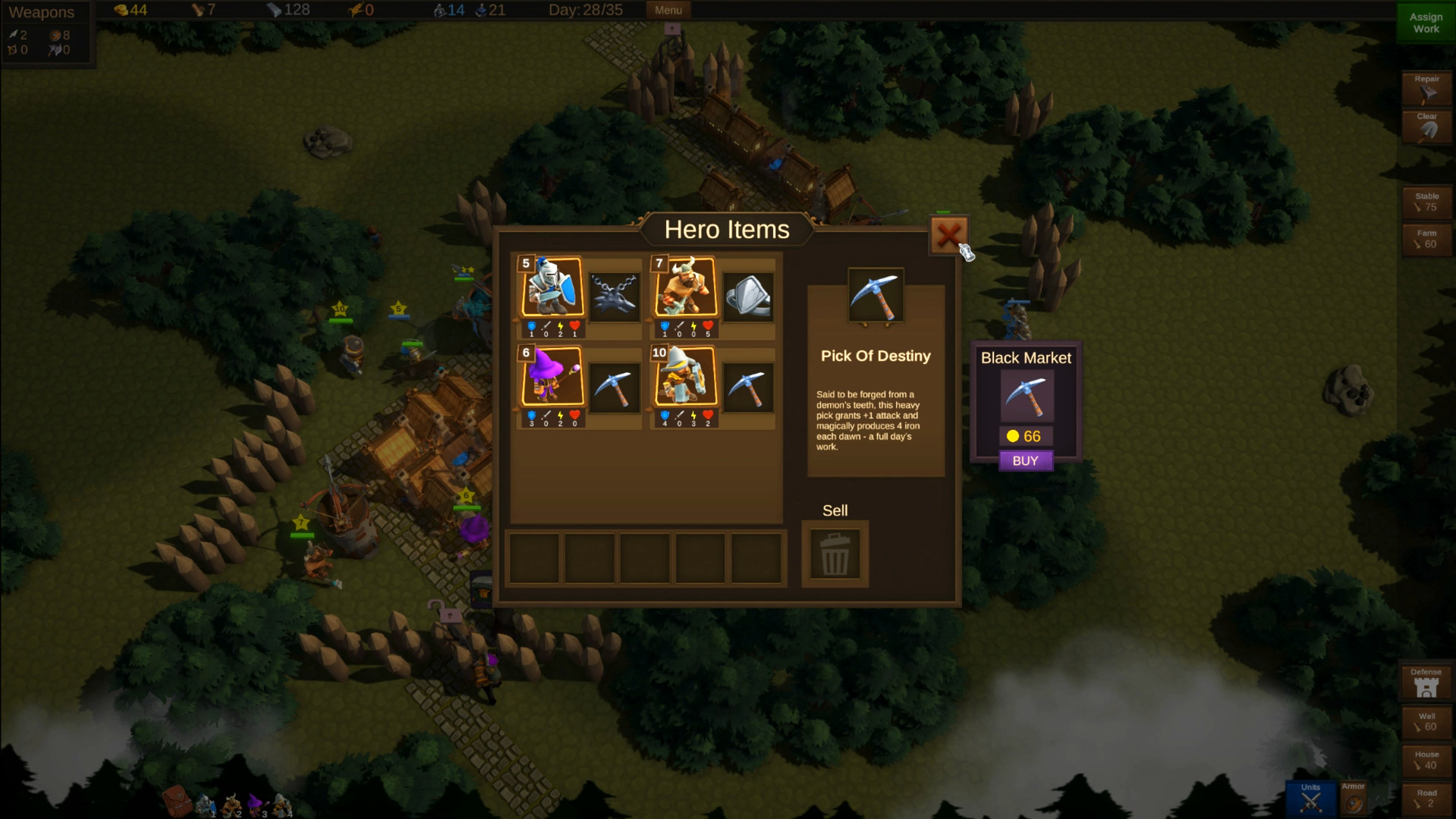Build a Well for 60
The height and width of the screenshot is (819, 1456).
1426,723
